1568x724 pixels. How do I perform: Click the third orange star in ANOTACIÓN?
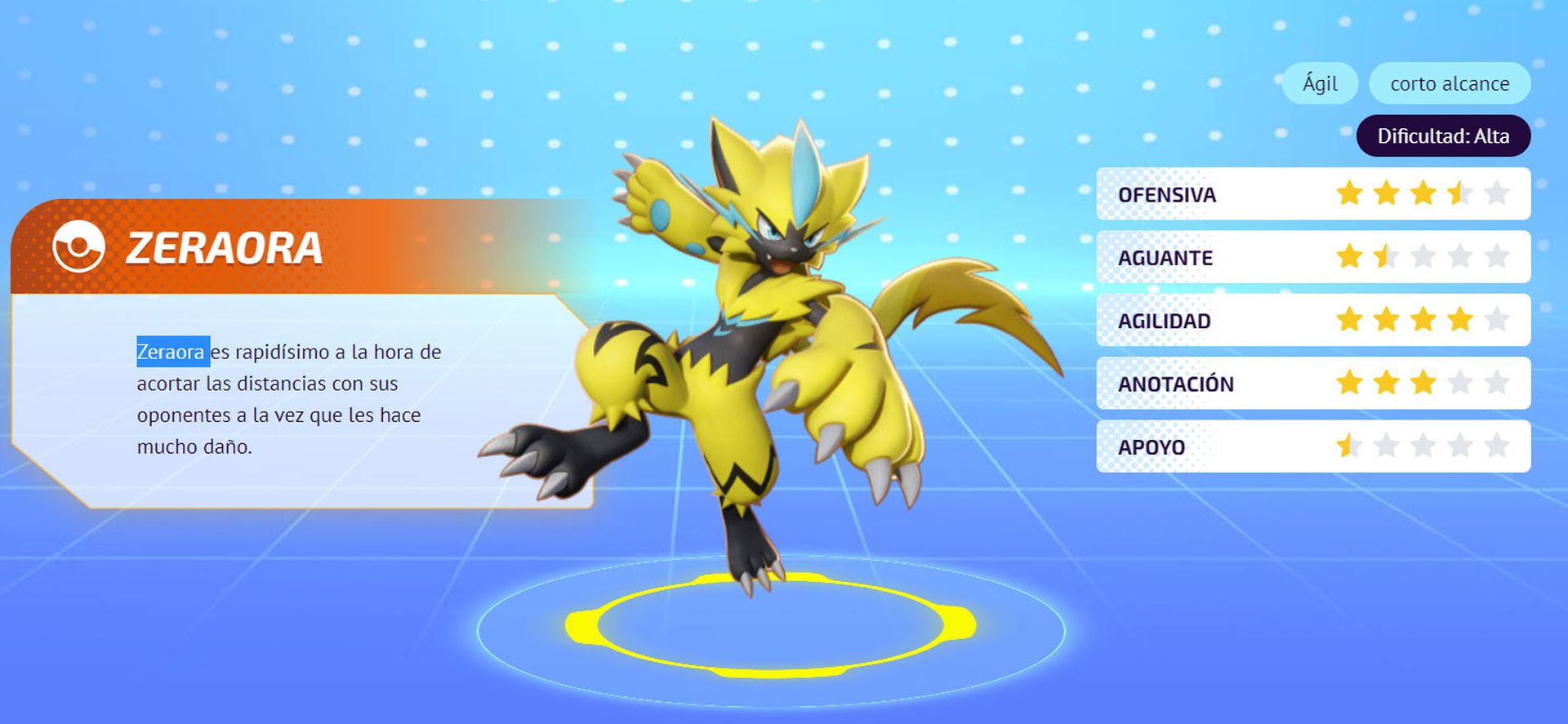point(1423,383)
